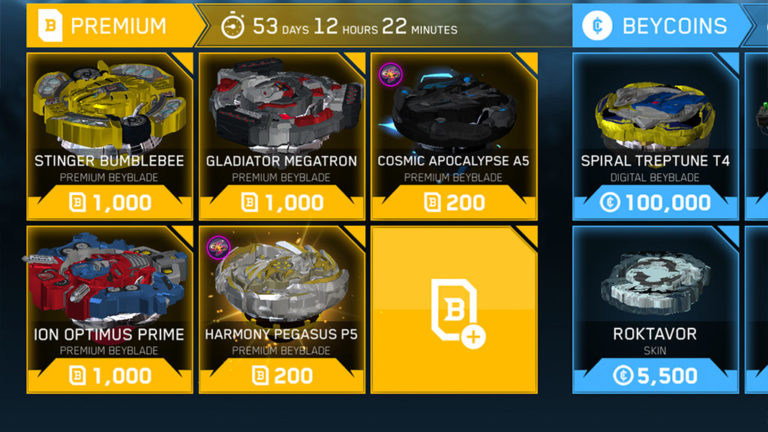
Task: Pick the Harmony Pegasus P5 Beyblade
Action: pyautogui.click(x=282, y=309)
